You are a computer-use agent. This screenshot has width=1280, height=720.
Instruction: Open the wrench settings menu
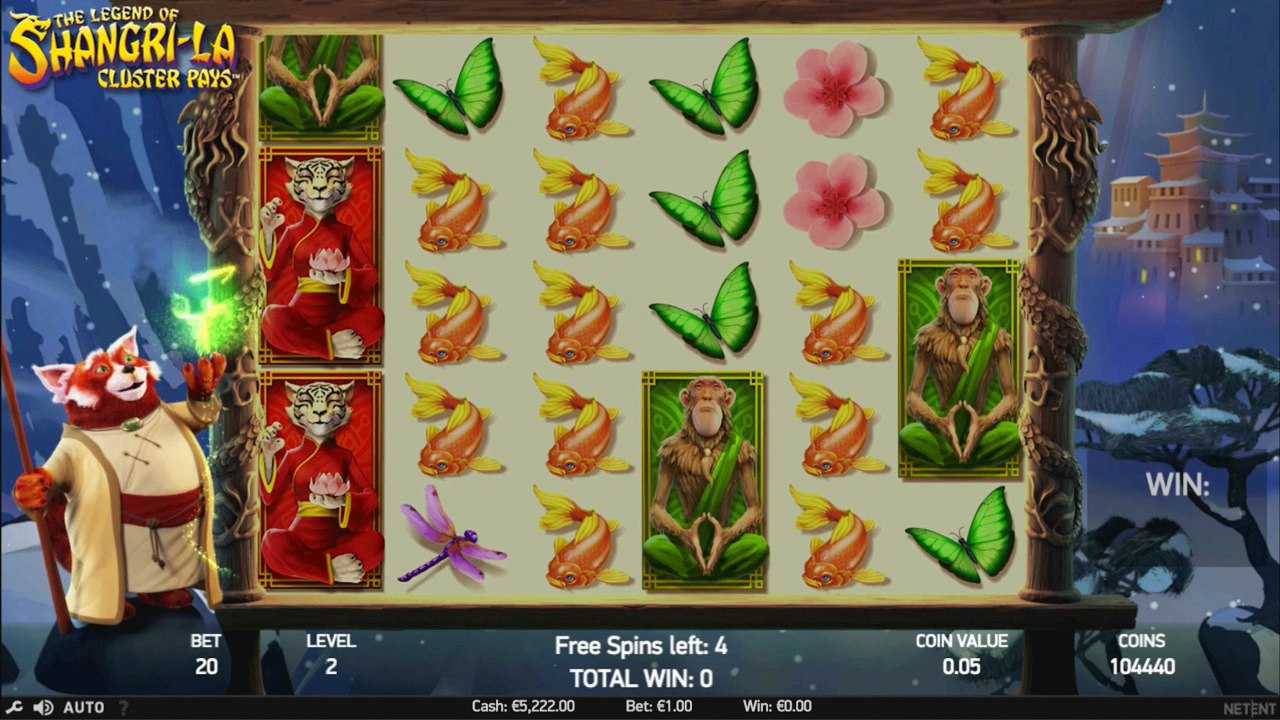(15, 707)
